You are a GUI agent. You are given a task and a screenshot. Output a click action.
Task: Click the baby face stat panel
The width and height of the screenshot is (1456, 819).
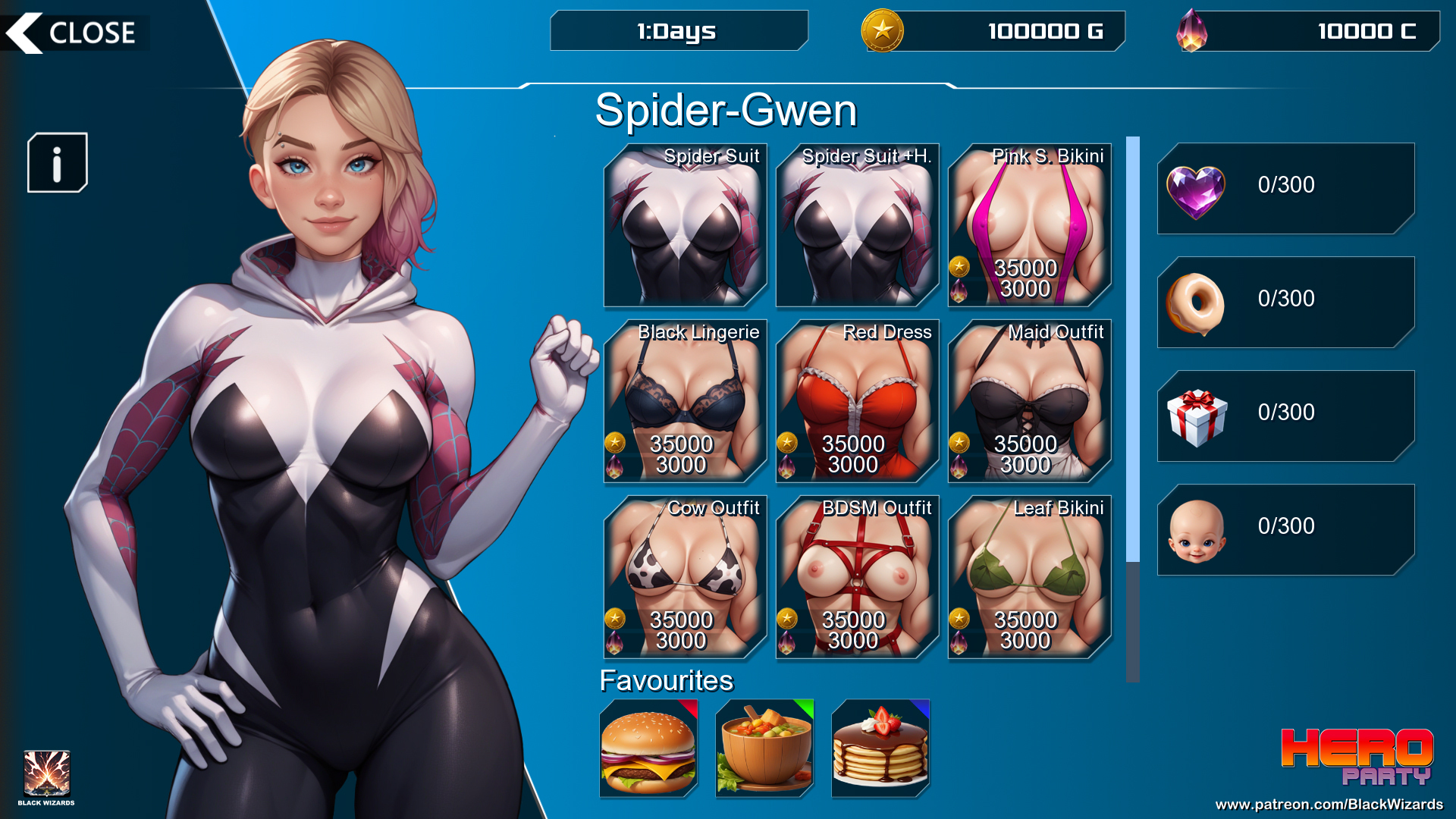click(1285, 529)
